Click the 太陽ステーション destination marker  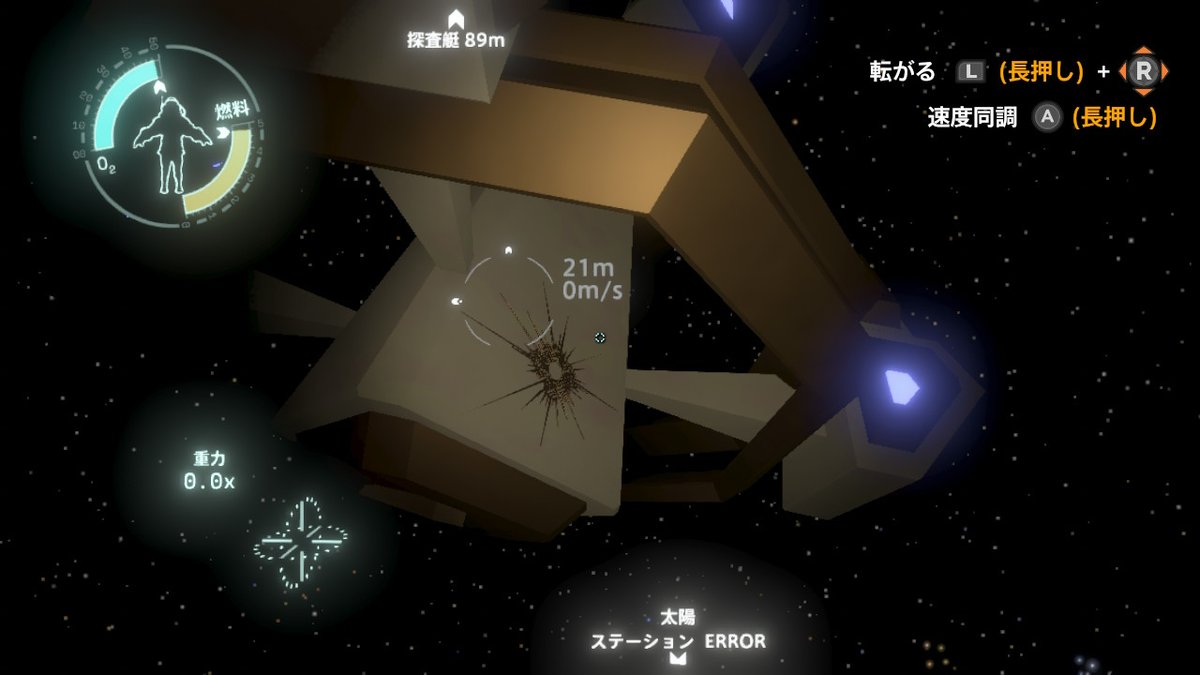tap(679, 659)
